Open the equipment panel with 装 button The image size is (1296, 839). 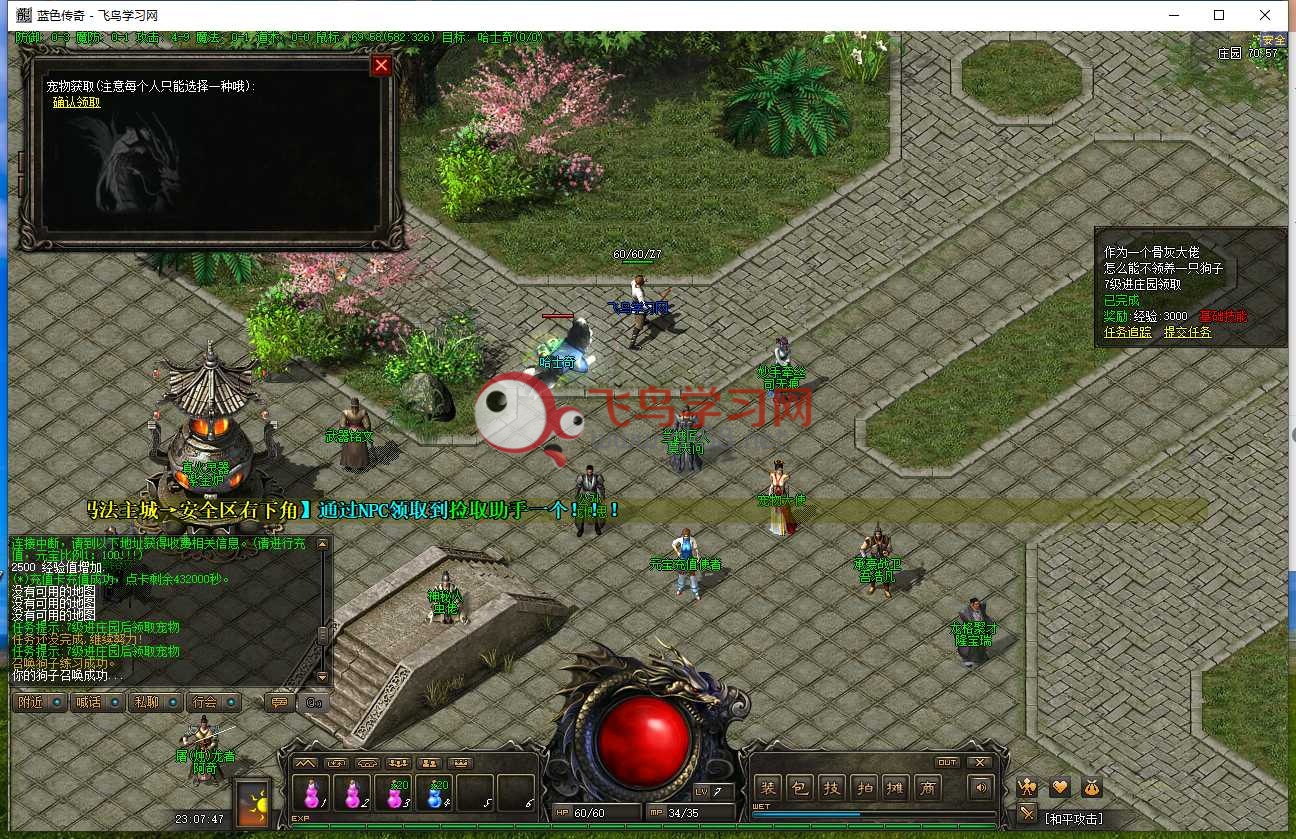point(767,788)
